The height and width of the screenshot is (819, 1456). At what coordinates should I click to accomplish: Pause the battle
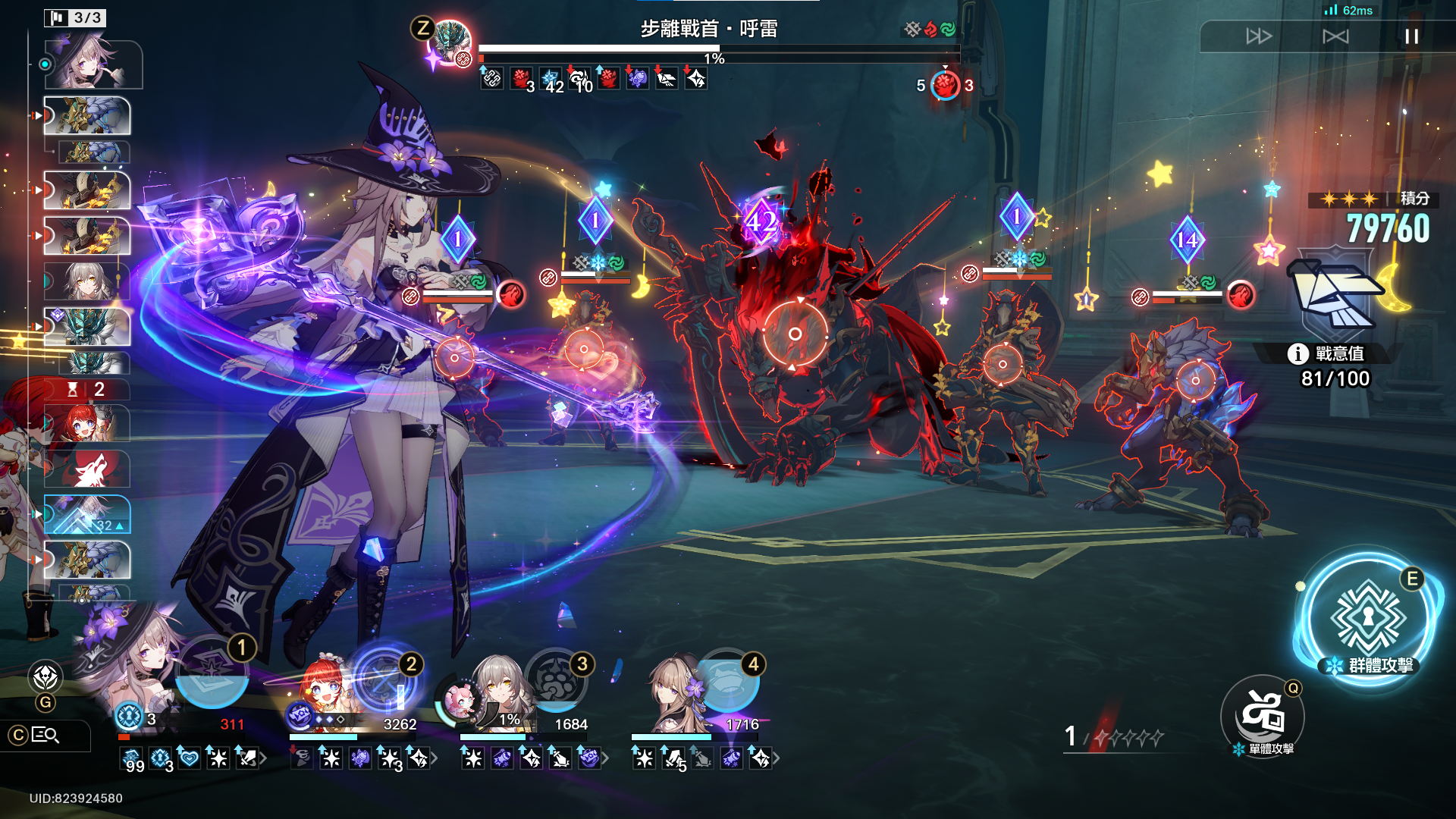[x=1411, y=36]
